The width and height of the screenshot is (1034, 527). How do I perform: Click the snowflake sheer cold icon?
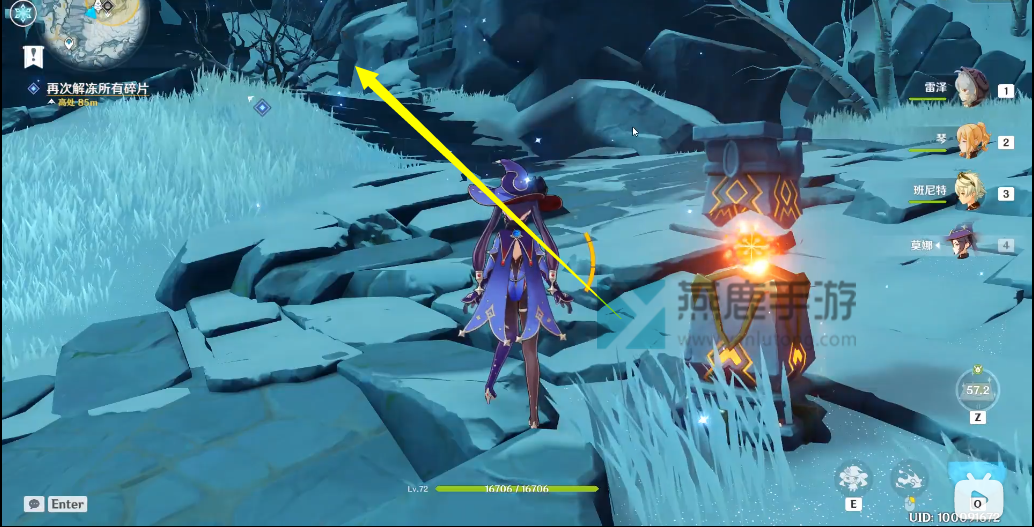tap(24, 13)
